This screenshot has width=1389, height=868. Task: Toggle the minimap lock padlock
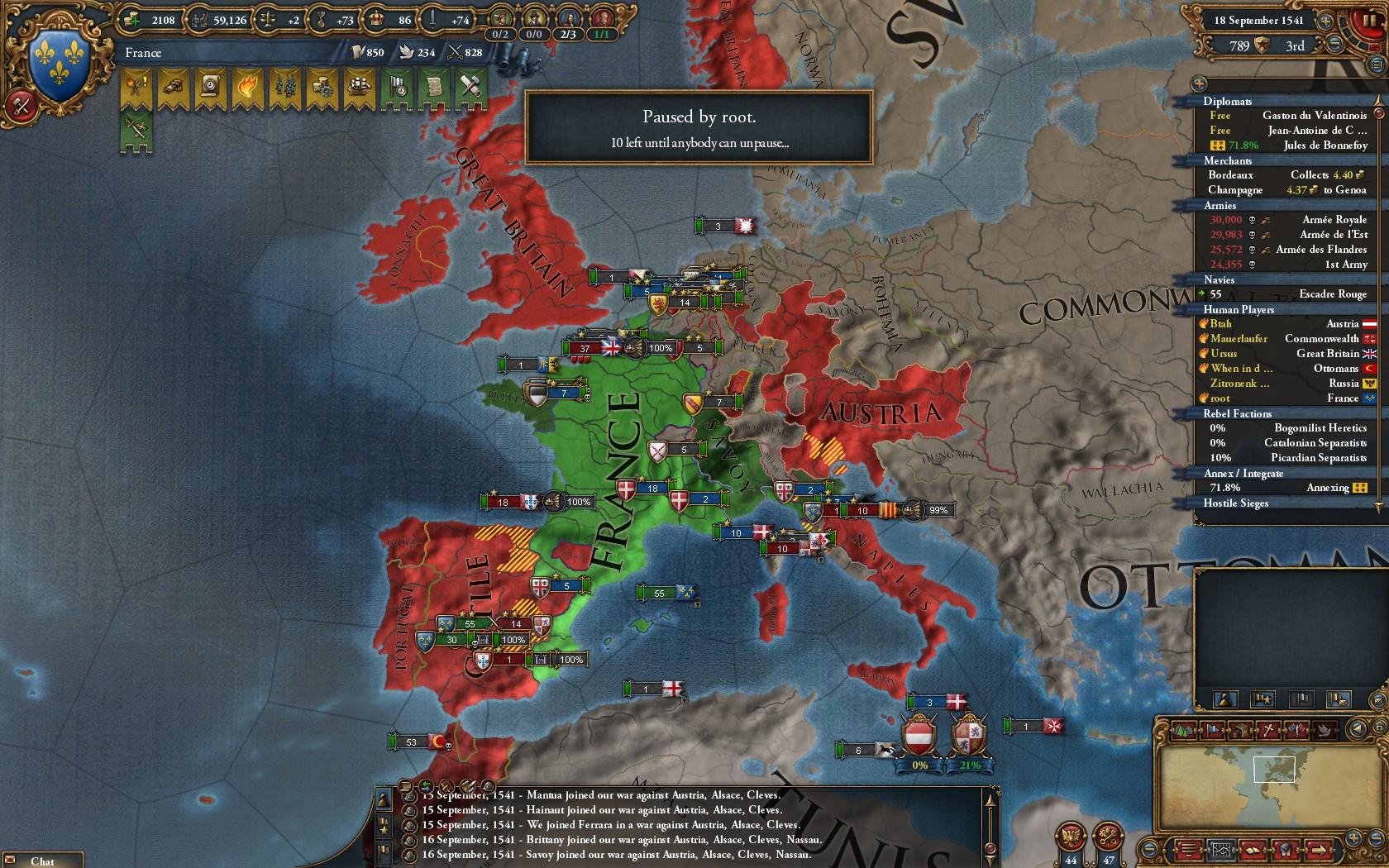tap(1379, 727)
